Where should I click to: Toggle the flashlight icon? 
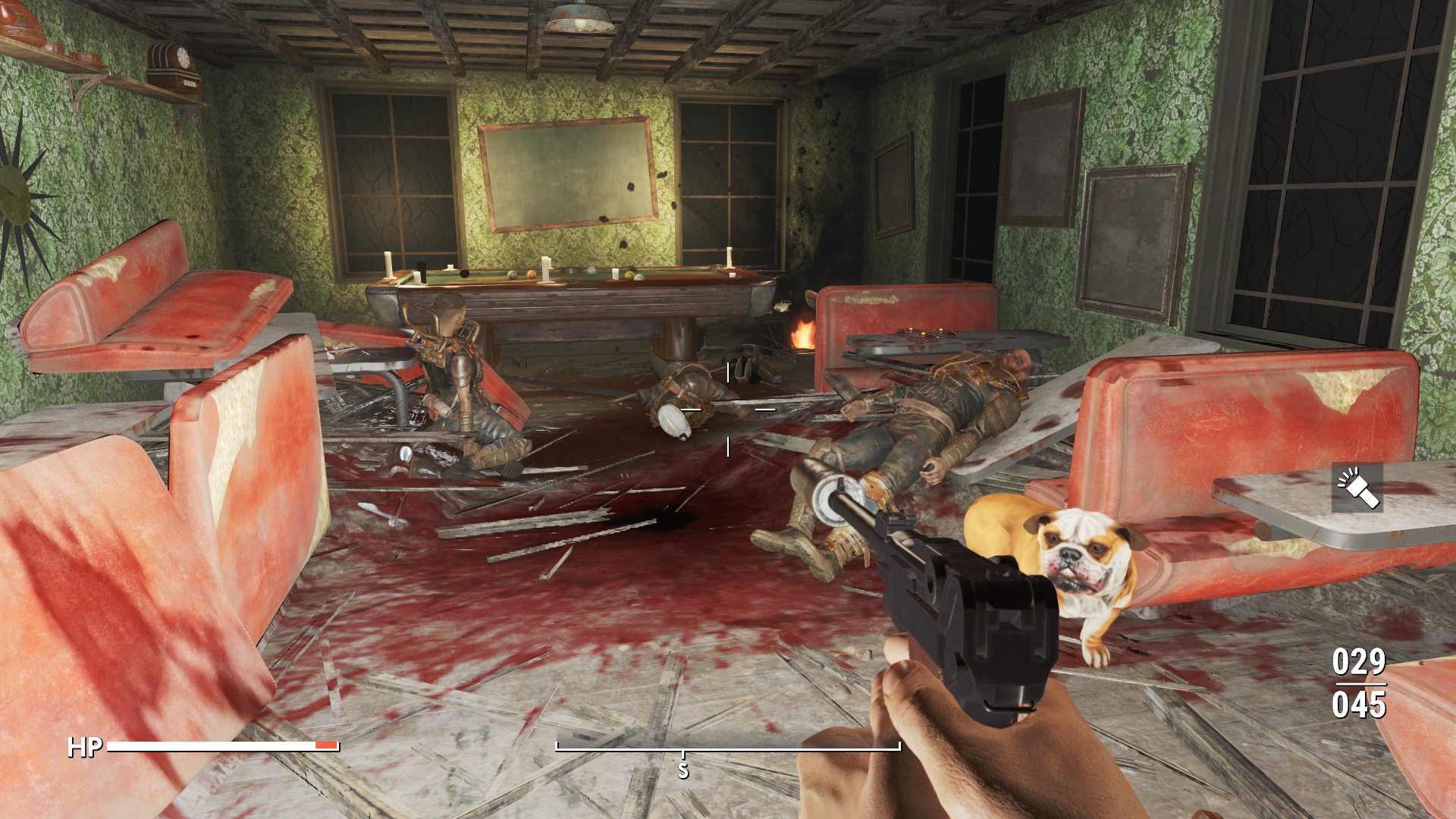point(1357,488)
